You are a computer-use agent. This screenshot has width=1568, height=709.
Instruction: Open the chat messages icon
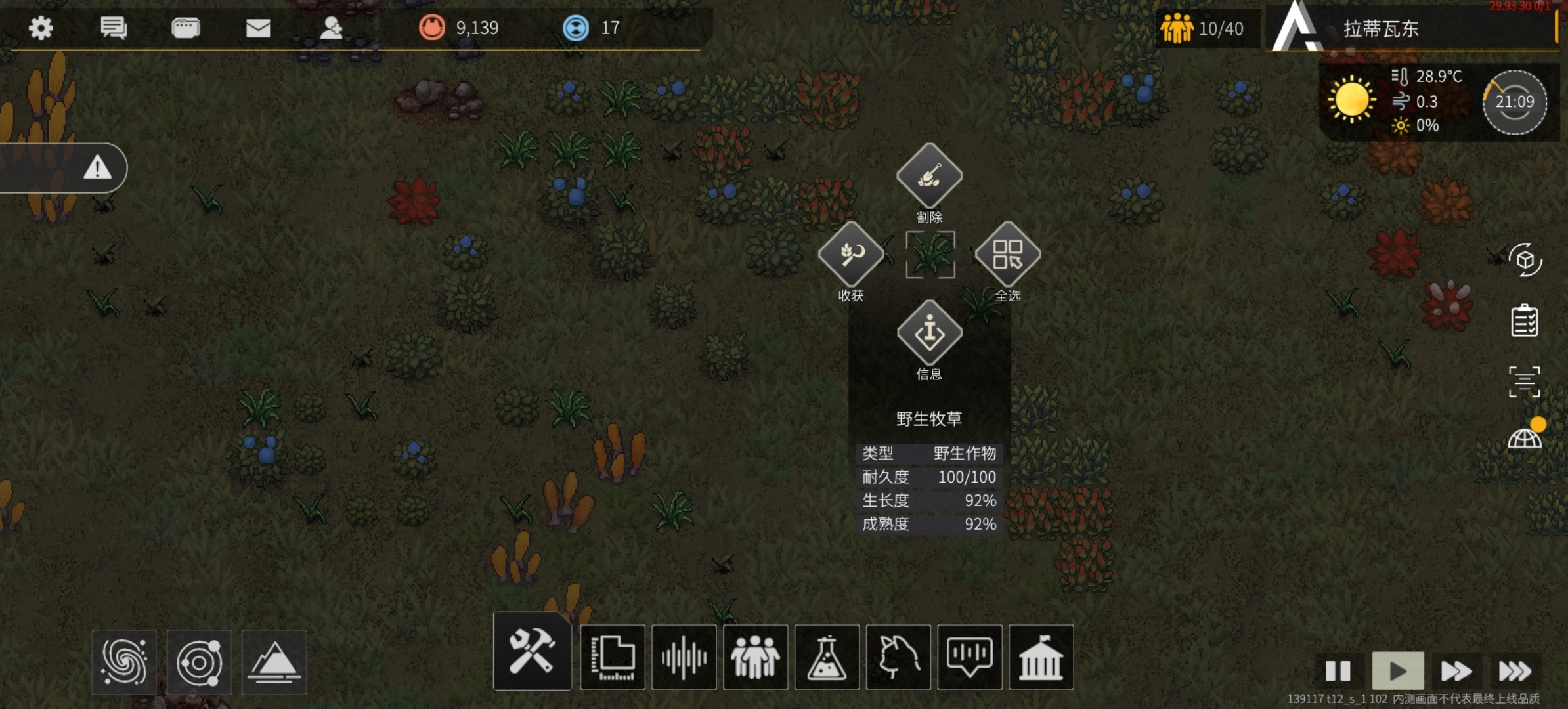113,28
